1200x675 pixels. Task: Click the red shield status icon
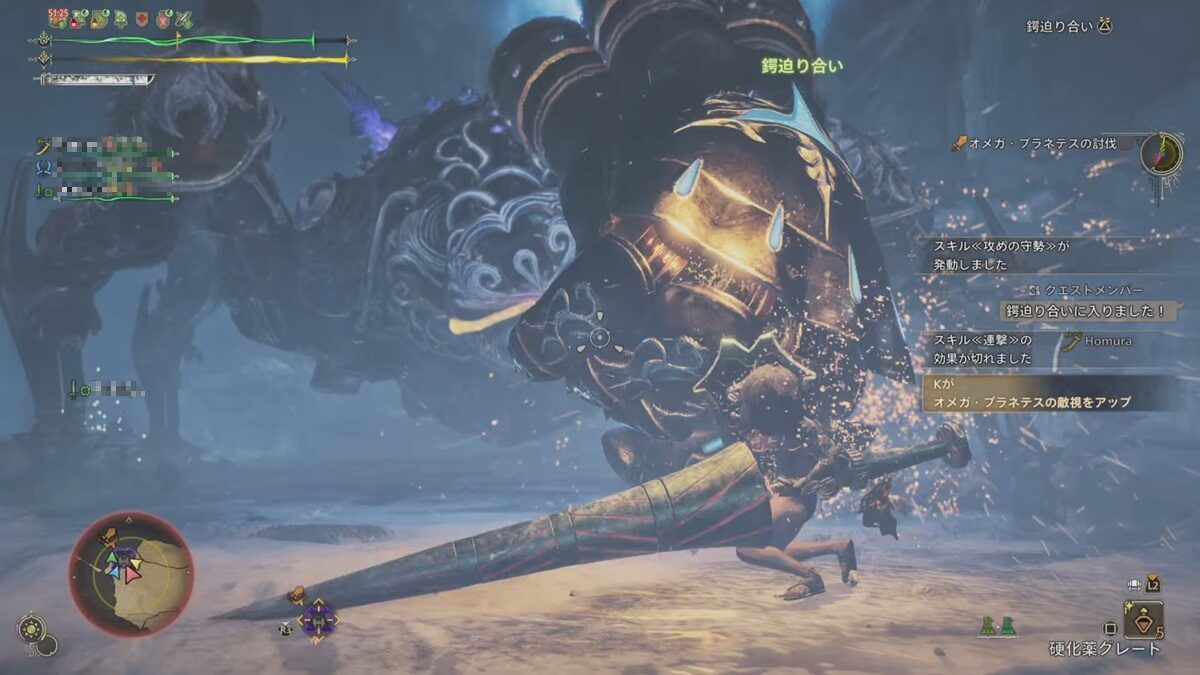(x=141, y=19)
